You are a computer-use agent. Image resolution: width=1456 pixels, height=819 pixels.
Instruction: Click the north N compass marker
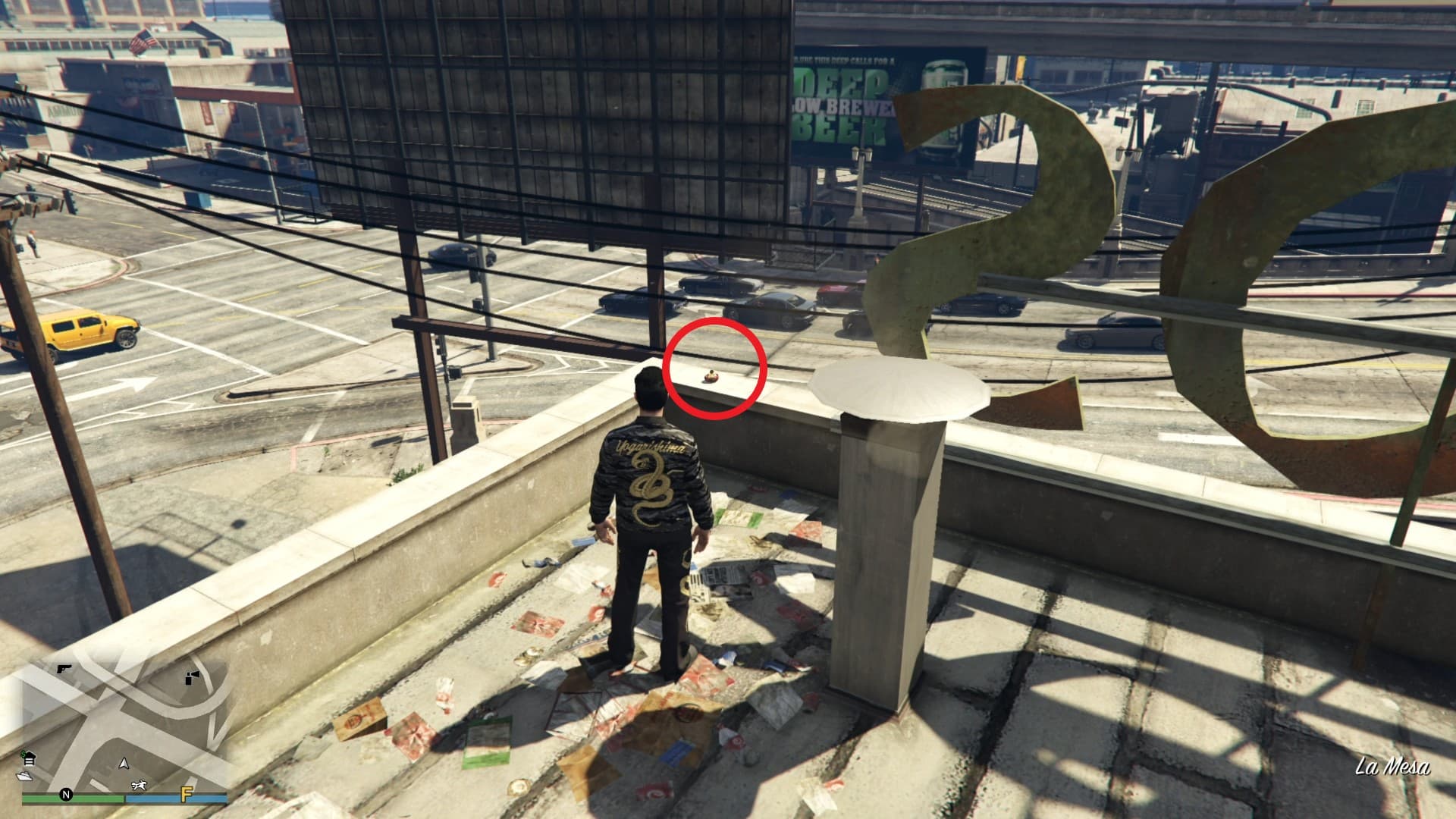67,795
